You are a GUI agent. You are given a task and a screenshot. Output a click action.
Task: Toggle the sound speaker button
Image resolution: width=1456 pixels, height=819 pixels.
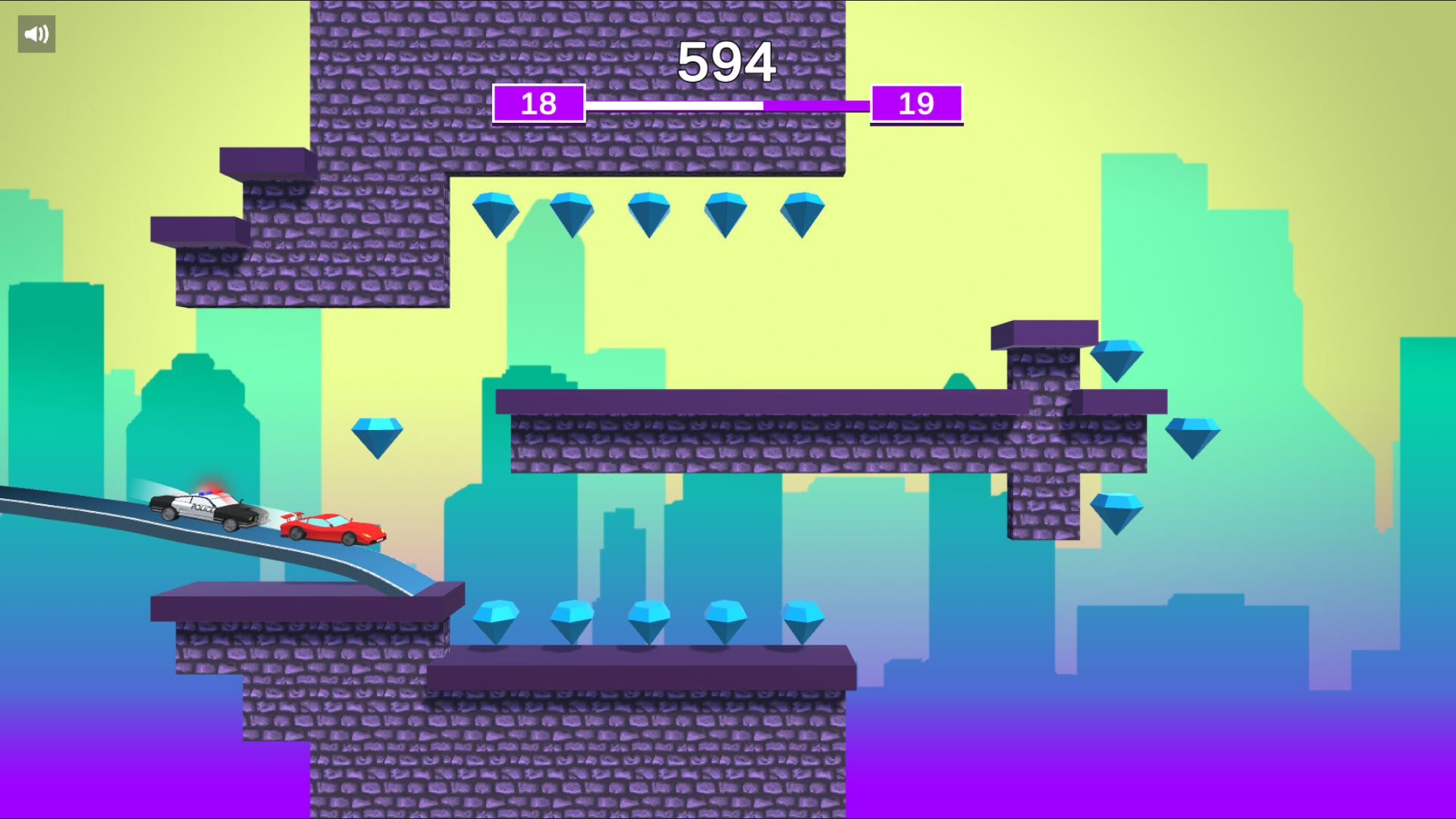(x=36, y=34)
